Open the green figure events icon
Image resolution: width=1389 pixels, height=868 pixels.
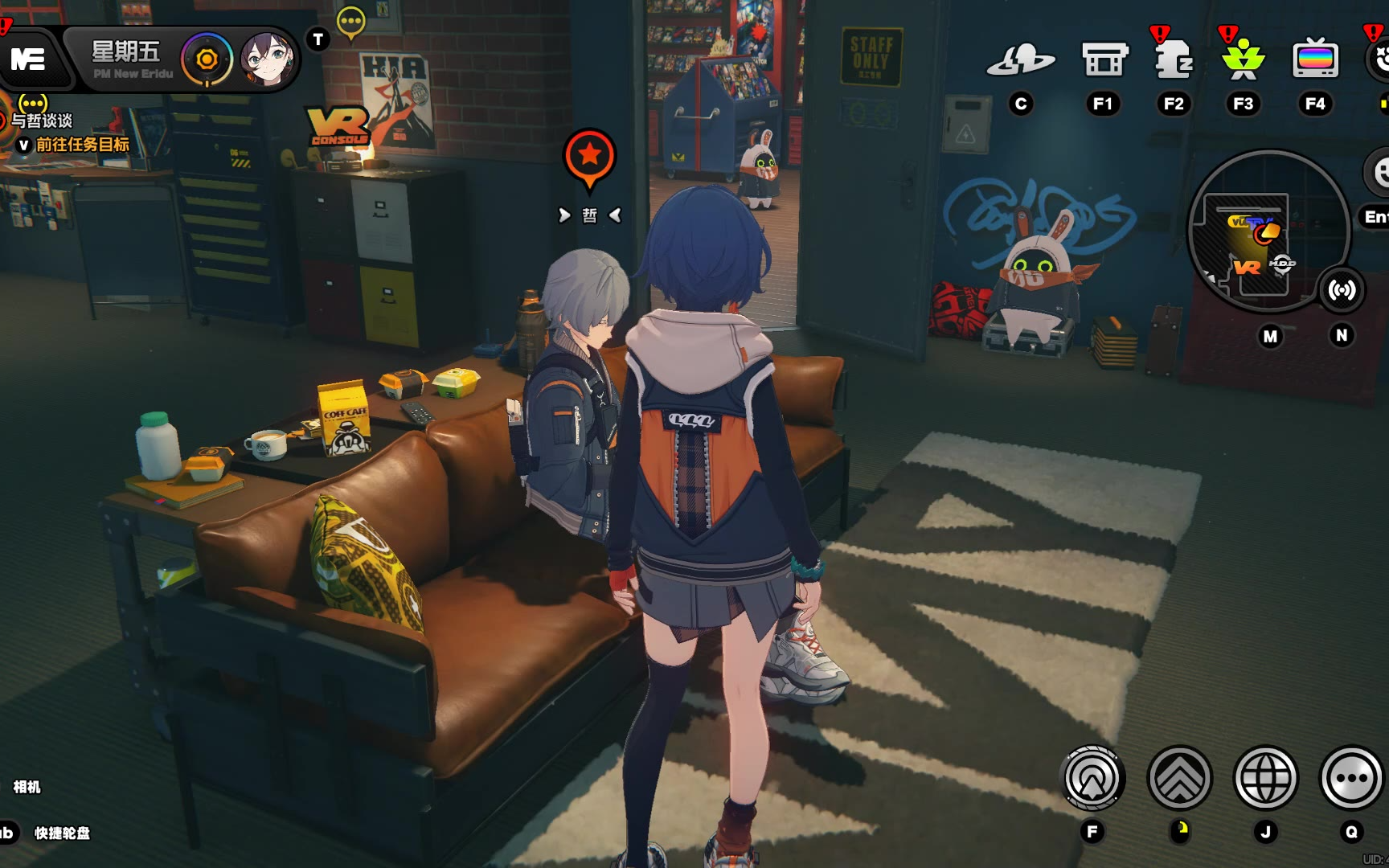(1243, 60)
